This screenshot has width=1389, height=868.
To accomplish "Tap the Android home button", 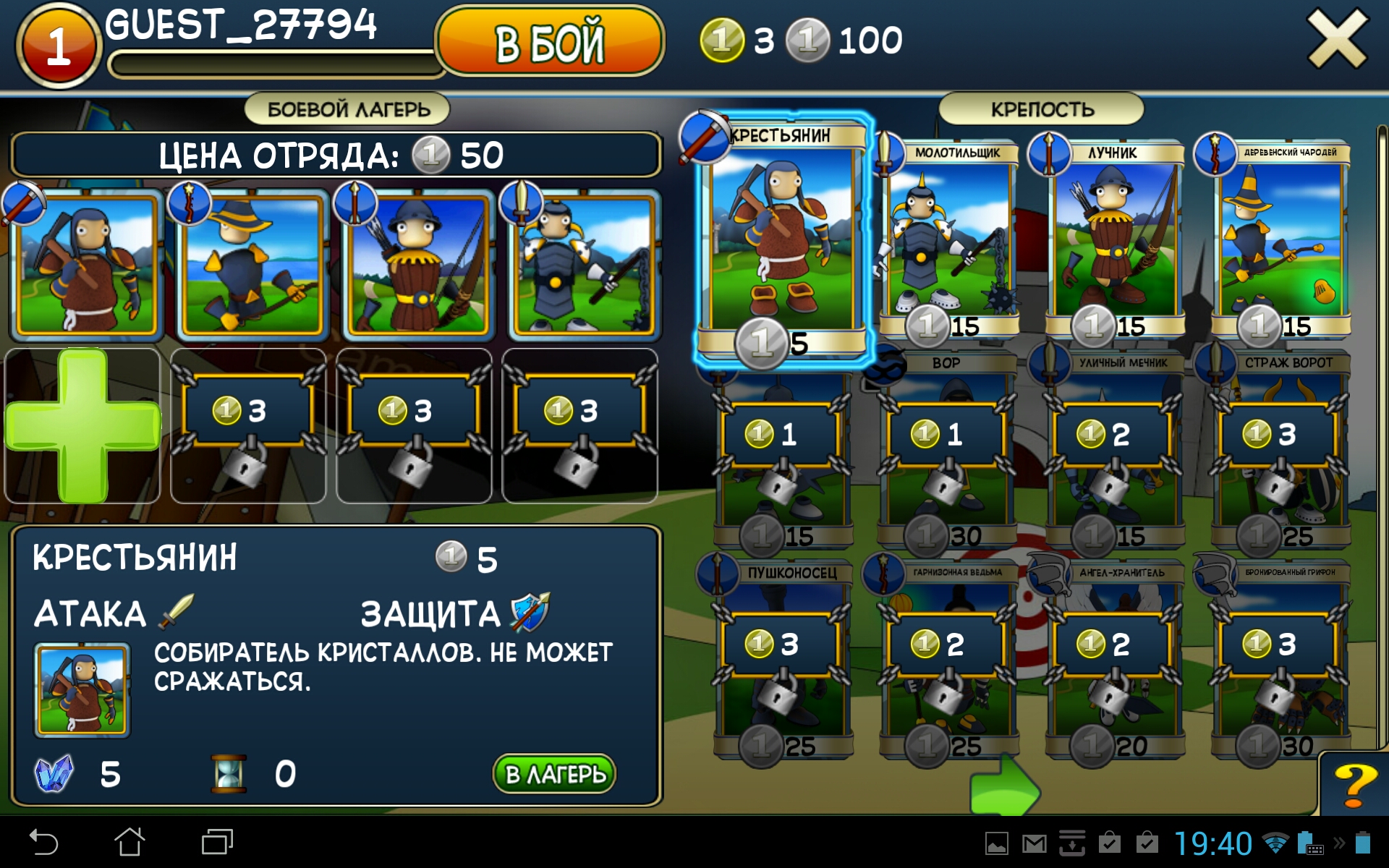I will [129, 842].
